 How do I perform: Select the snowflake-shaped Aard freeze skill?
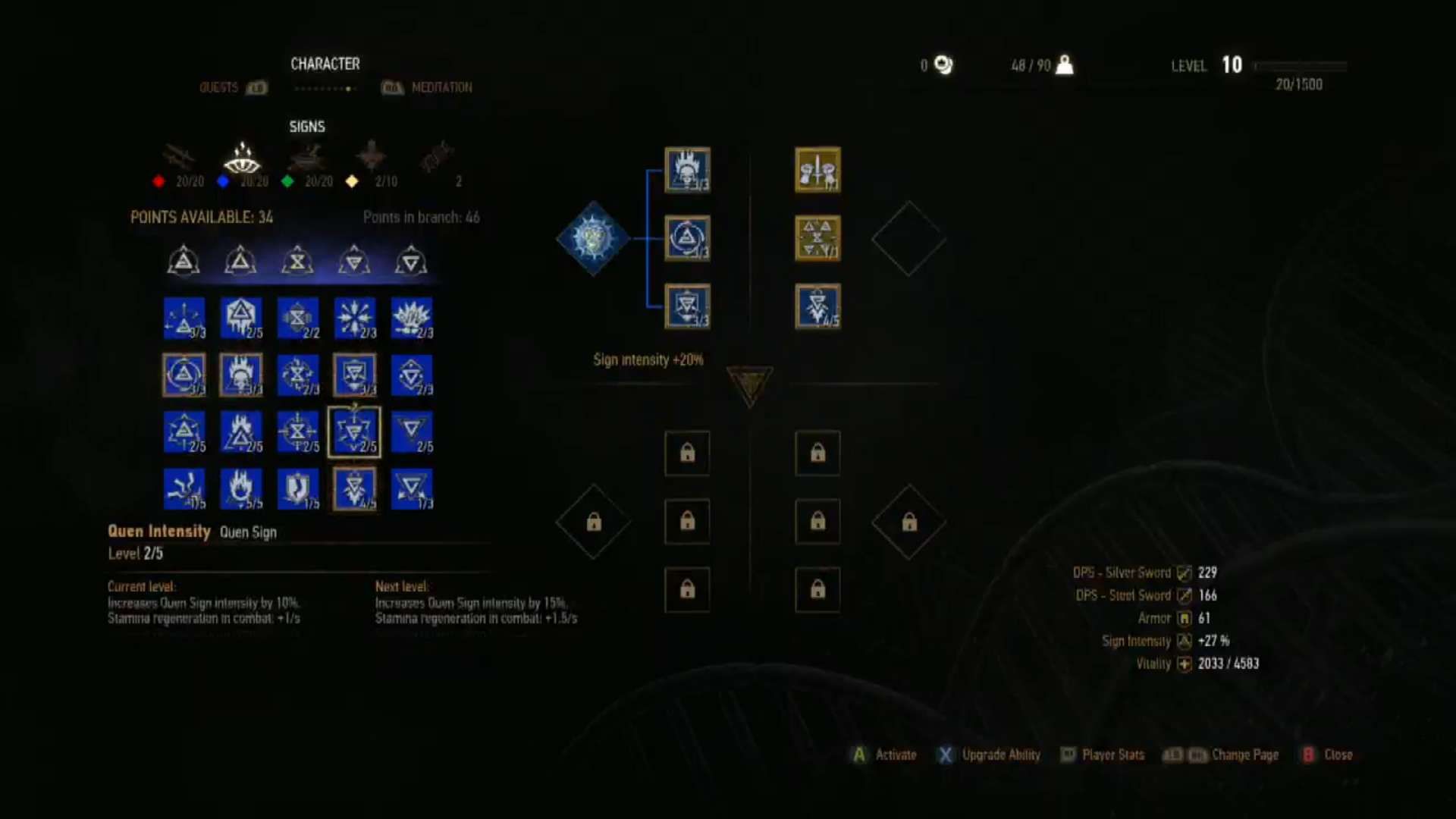[x=354, y=318]
